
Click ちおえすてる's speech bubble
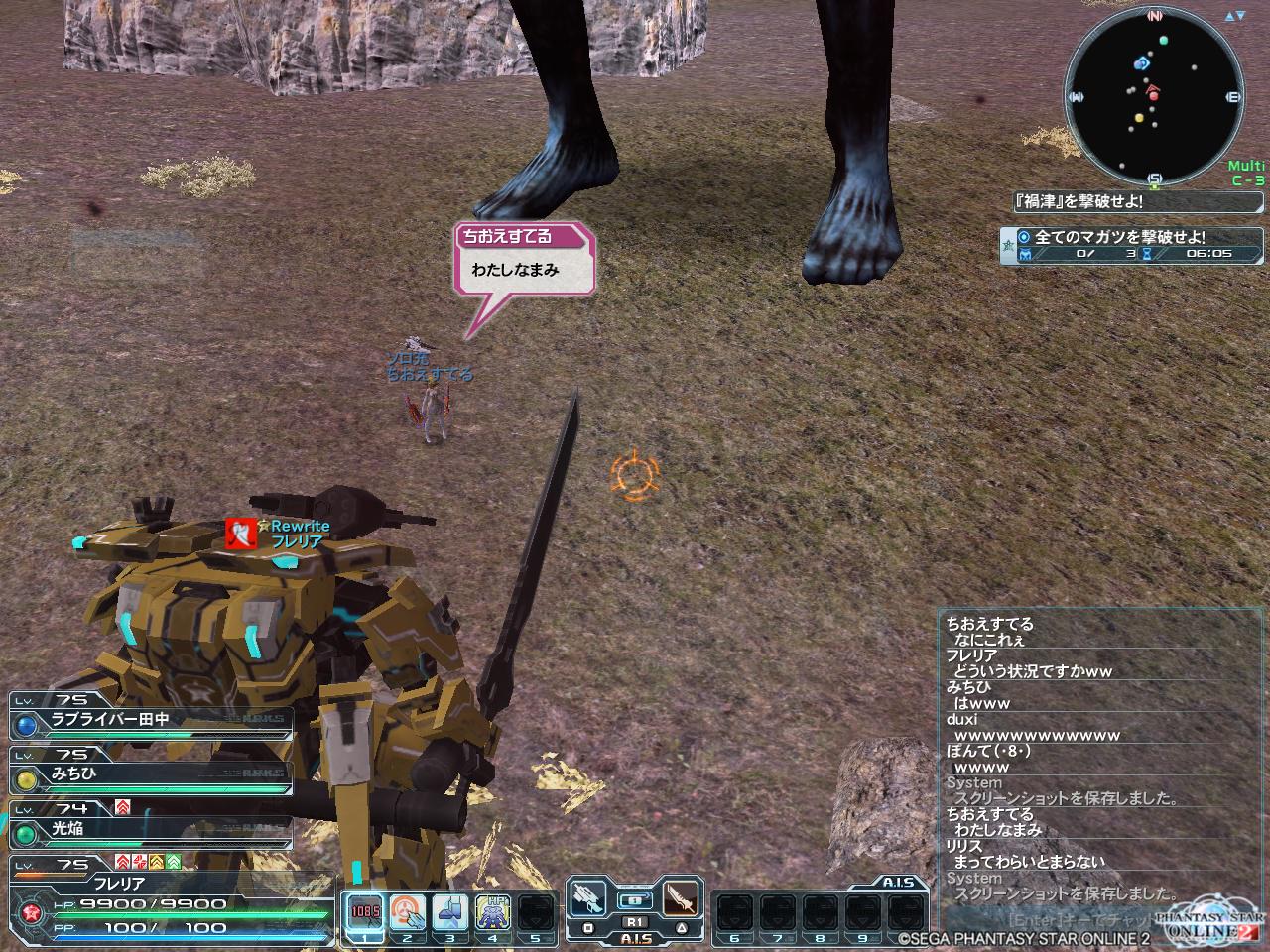pyautogui.click(x=524, y=261)
